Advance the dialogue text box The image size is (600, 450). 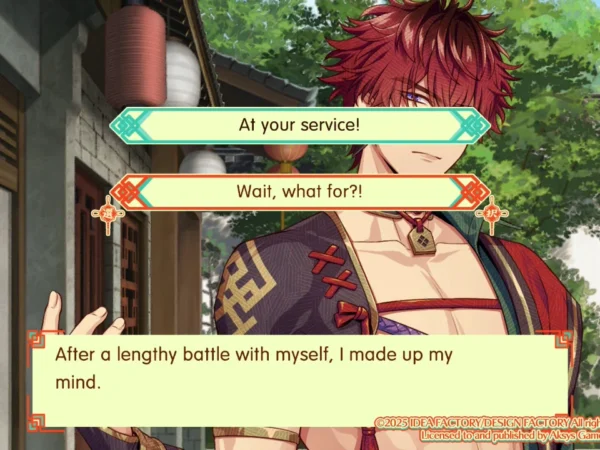[299, 370]
